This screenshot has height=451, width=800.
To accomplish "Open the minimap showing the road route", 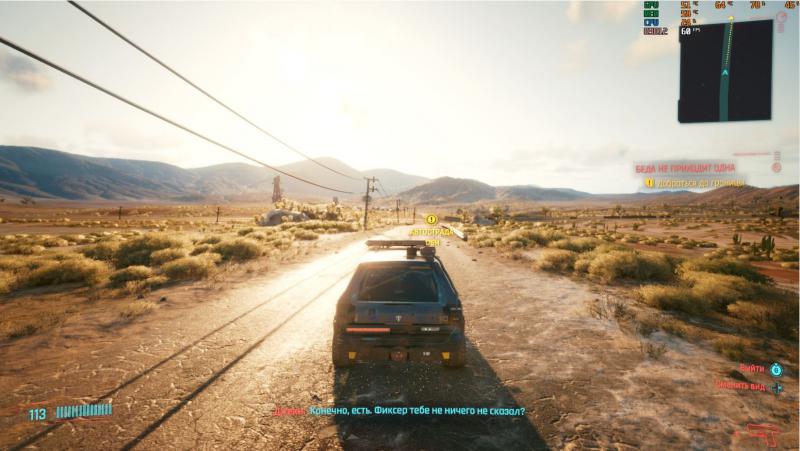I will click(x=725, y=71).
